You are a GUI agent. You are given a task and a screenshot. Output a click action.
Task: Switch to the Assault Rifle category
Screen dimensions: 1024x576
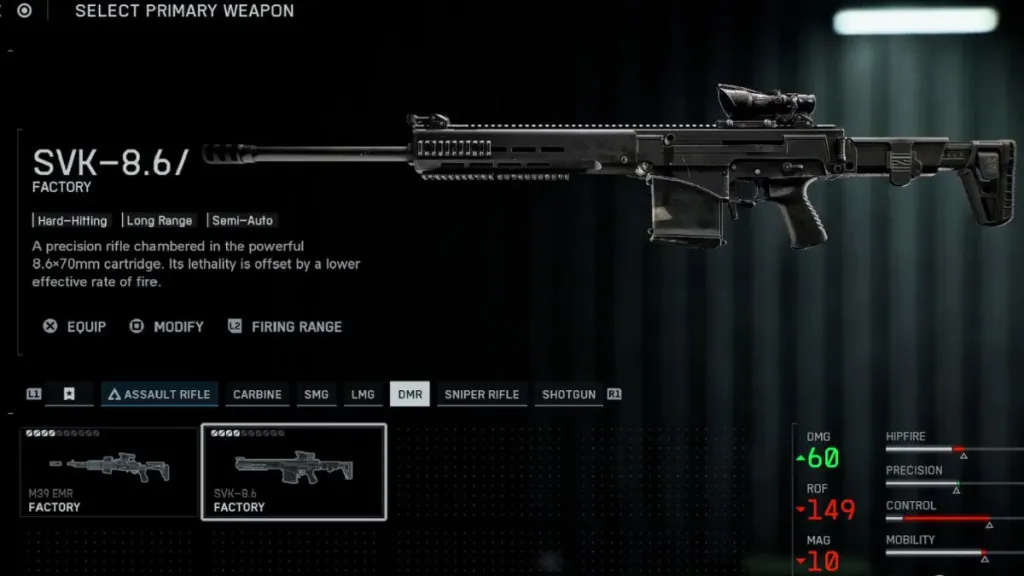159,394
